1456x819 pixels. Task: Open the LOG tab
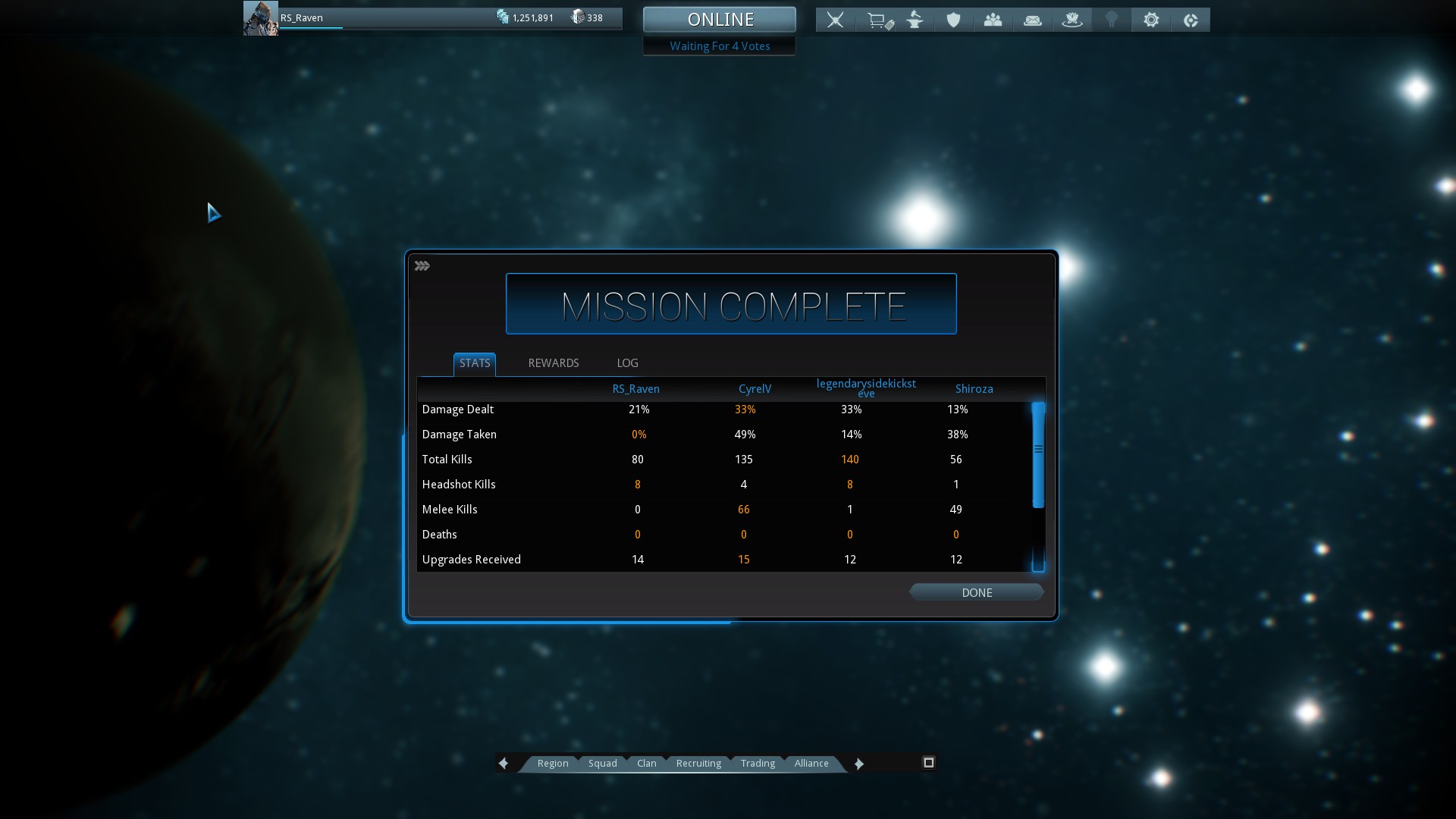627,363
